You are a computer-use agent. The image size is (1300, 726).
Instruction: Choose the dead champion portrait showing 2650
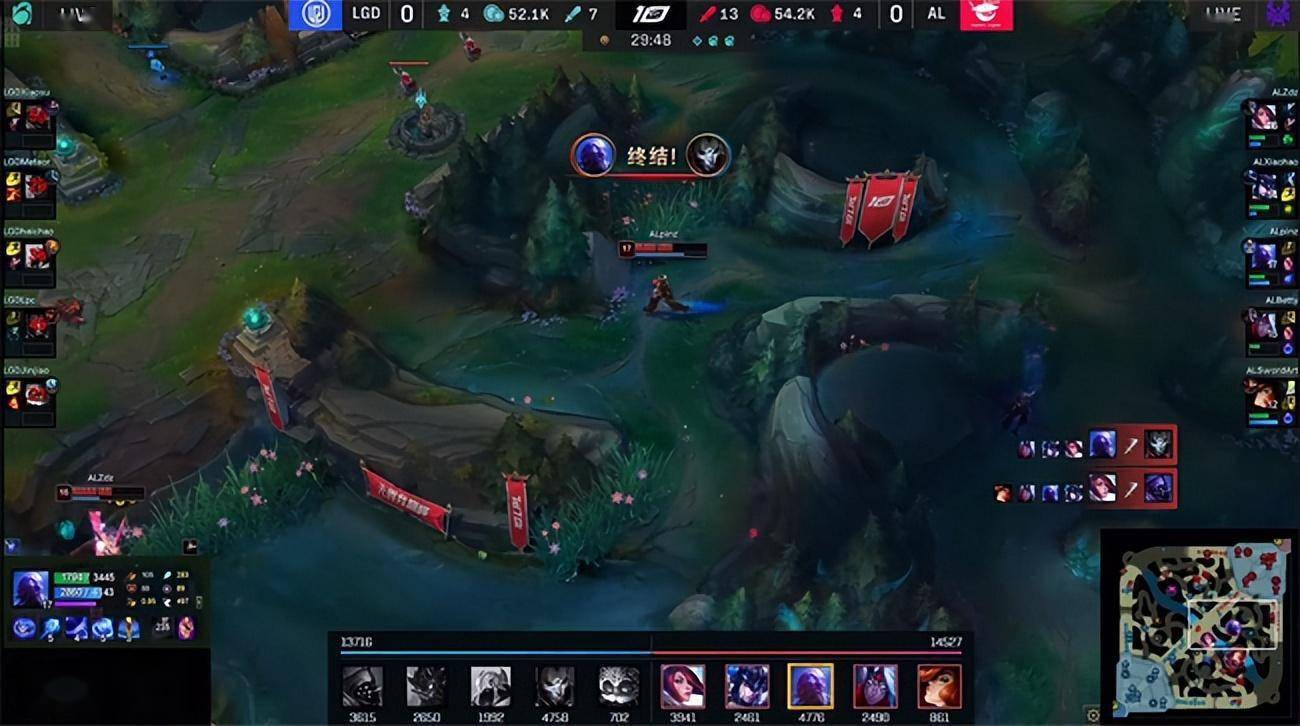click(x=426, y=687)
